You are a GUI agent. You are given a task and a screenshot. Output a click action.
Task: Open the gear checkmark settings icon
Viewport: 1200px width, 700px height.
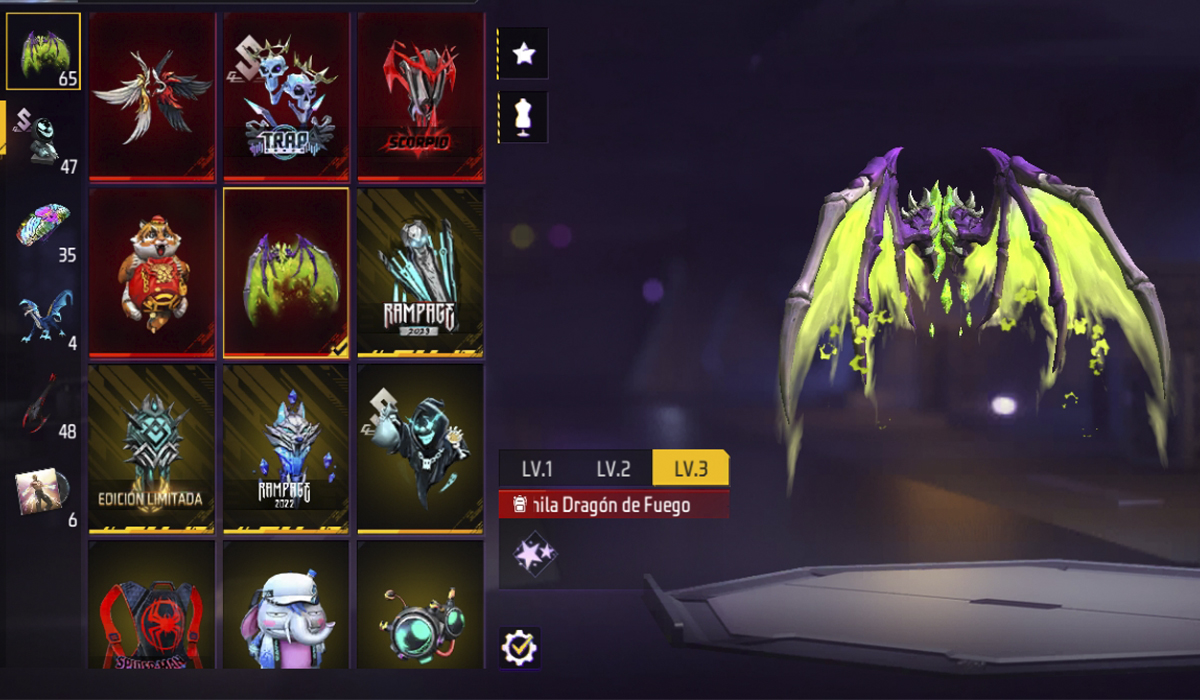(x=519, y=648)
